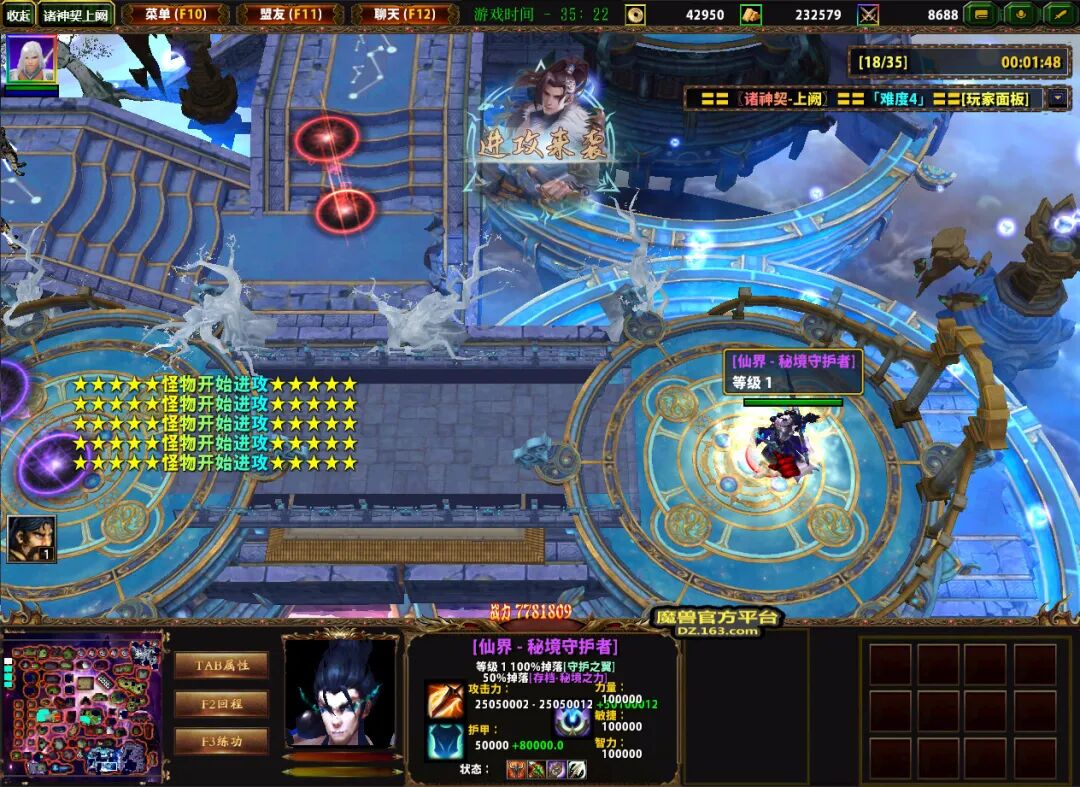Select the 诸神契上阙 button at top left
Image resolution: width=1080 pixels, height=787 pixels.
77,15
